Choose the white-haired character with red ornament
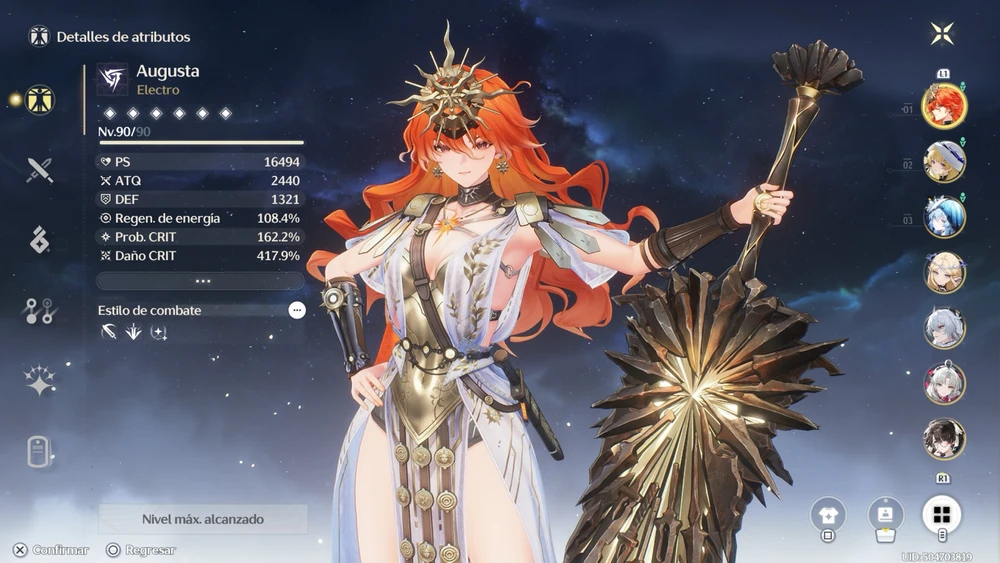The width and height of the screenshot is (1000, 563). pyautogui.click(x=943, y=383)
